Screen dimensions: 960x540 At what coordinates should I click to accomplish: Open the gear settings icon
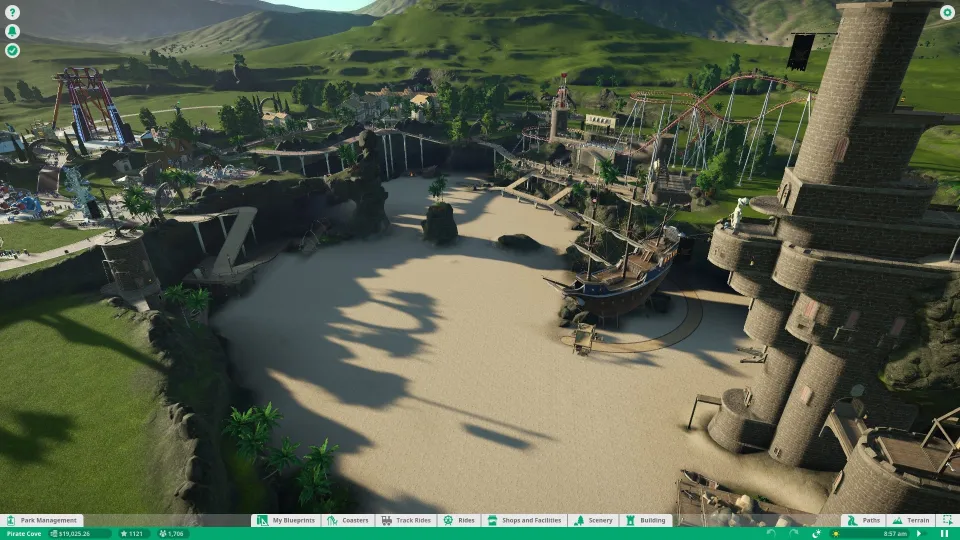[x=947, y=13]
